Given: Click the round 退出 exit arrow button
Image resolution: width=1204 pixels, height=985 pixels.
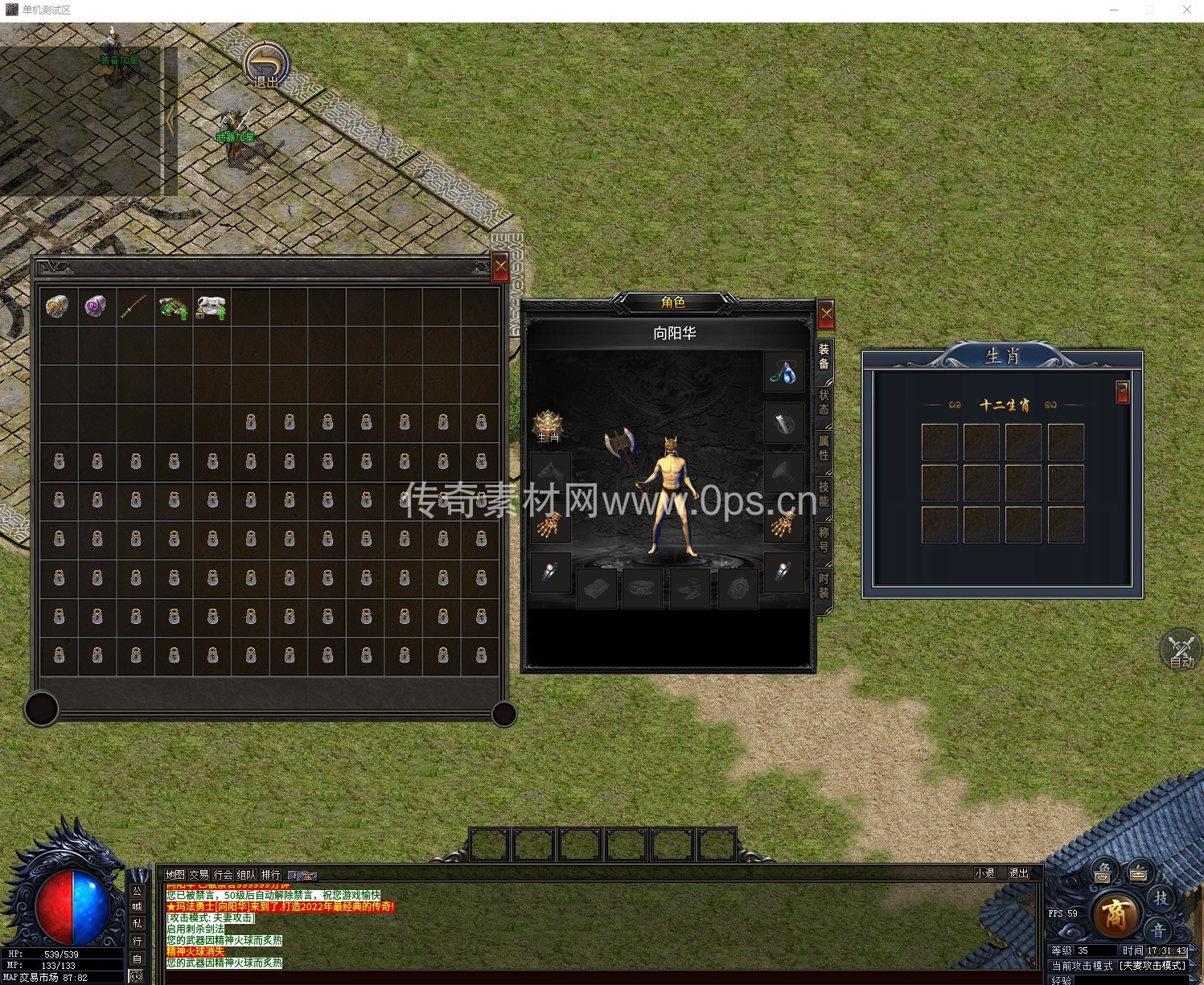Looking at the screenshot, I should point(266,64).
